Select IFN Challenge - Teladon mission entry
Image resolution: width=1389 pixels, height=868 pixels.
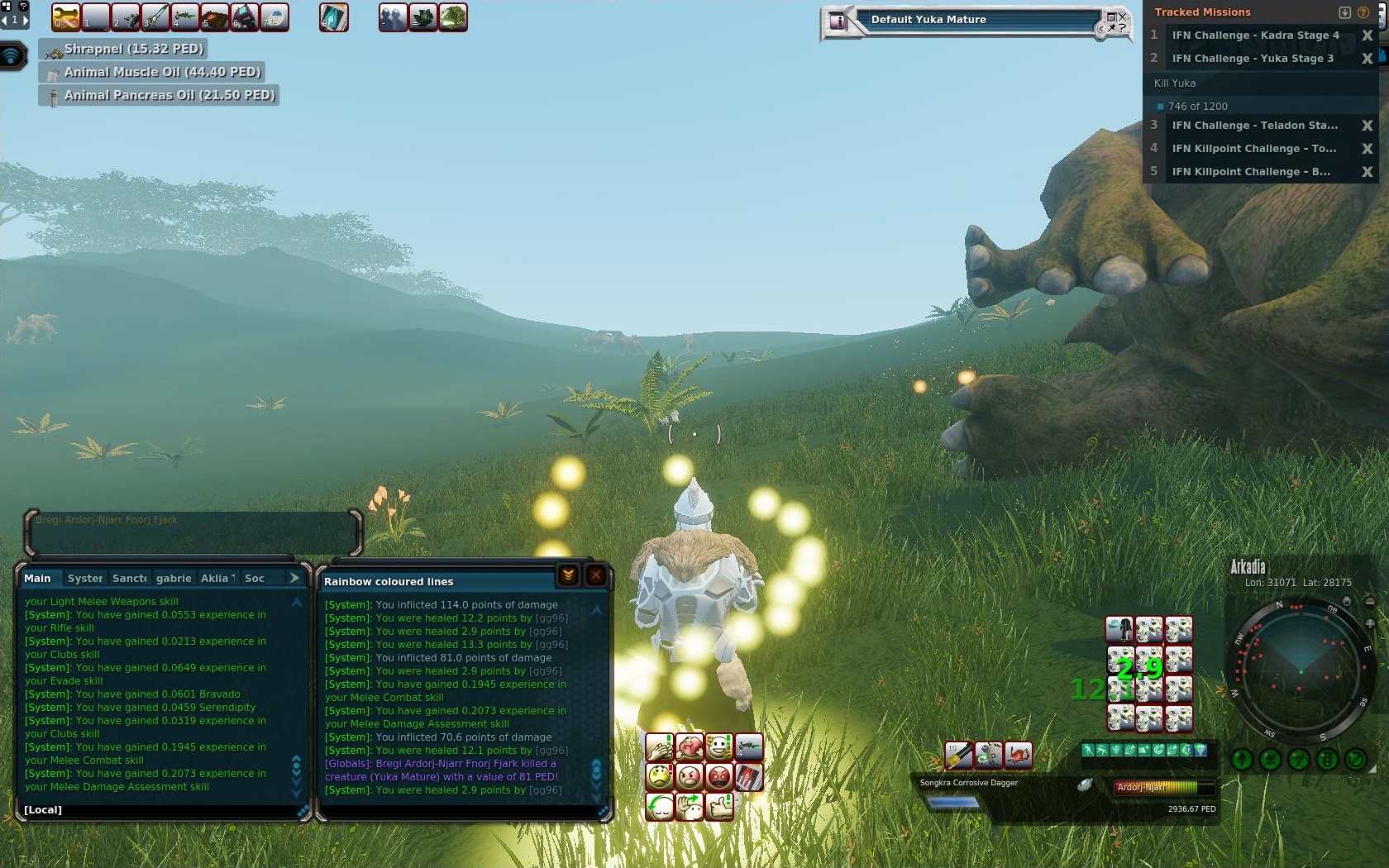(1254, 126)
